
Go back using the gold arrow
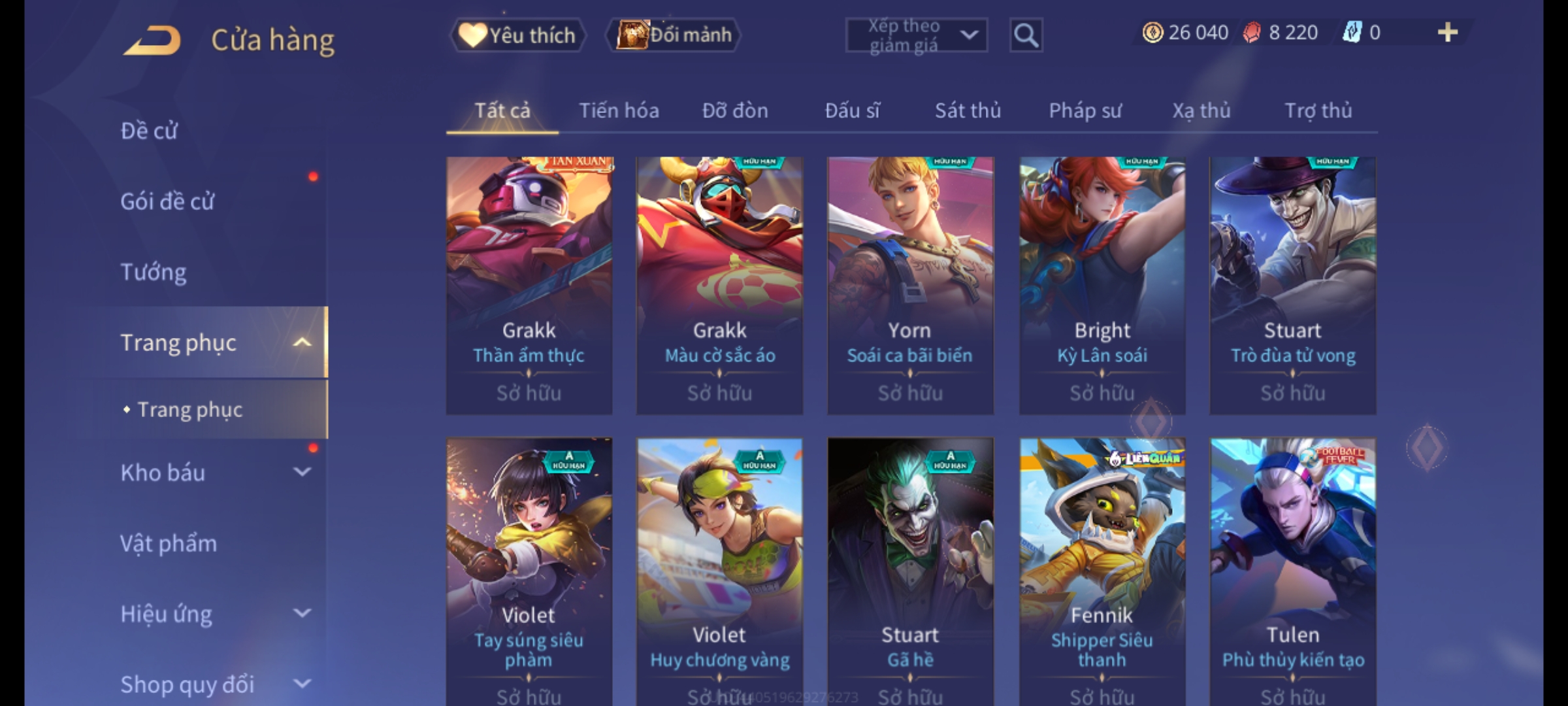(x=152, y=40)
